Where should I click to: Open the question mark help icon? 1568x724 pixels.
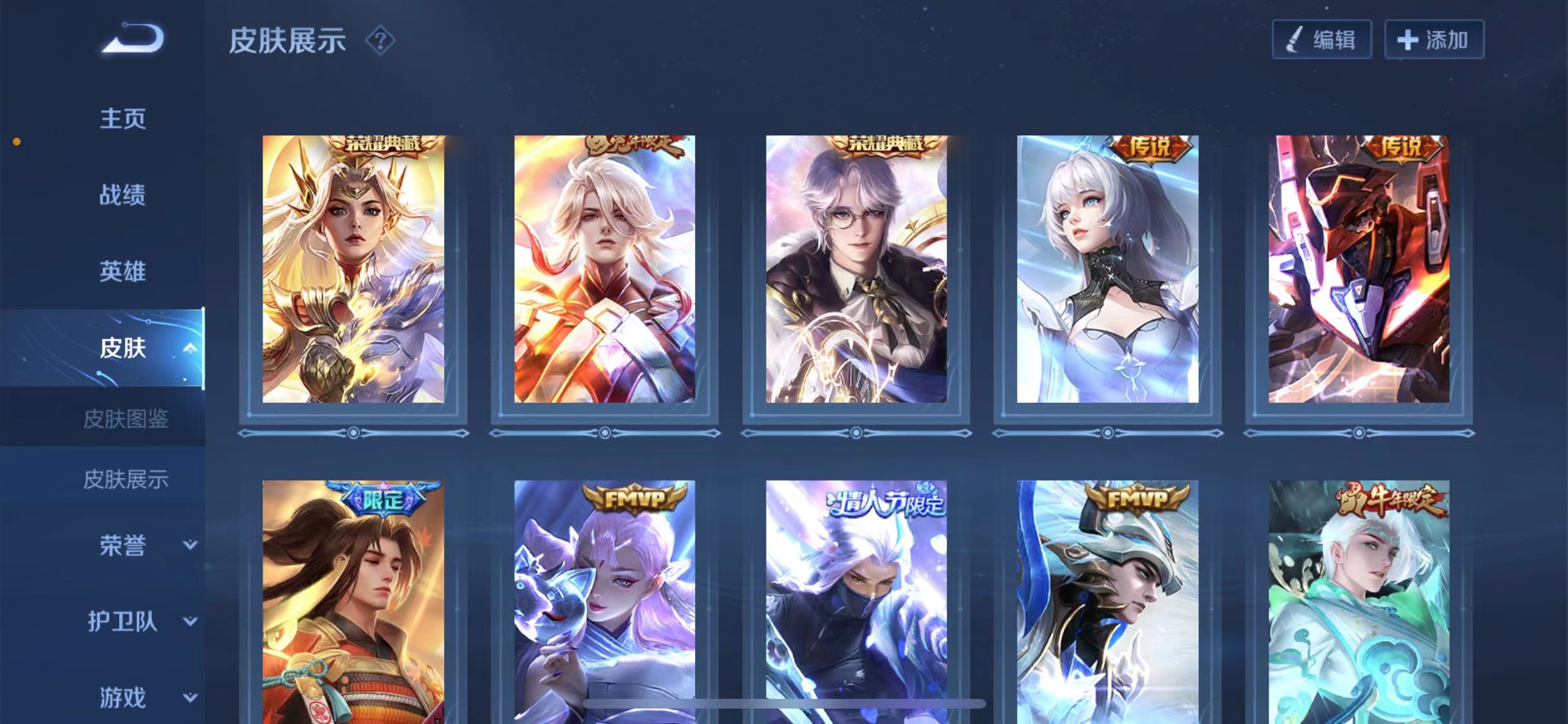(380, 41)
